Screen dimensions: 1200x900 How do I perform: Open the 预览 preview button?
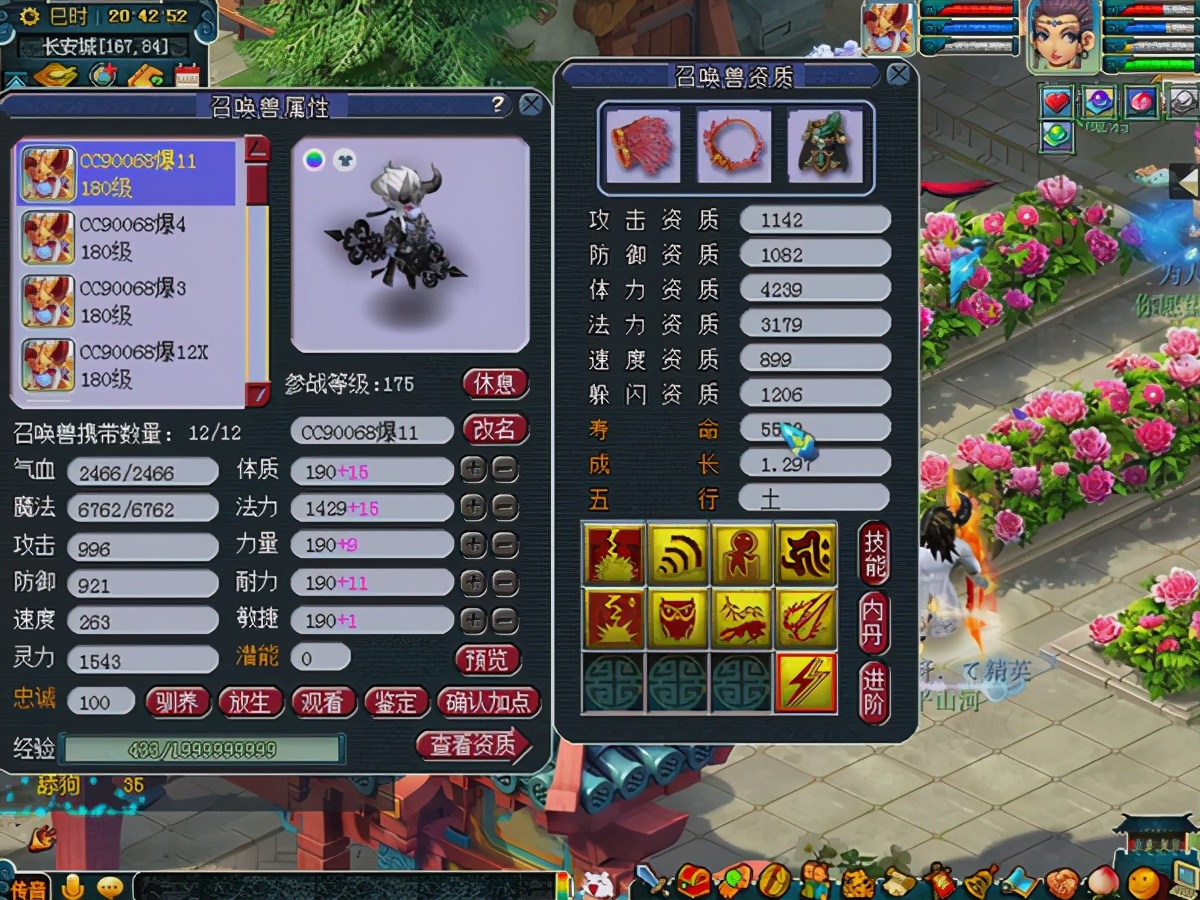point(488,659)
